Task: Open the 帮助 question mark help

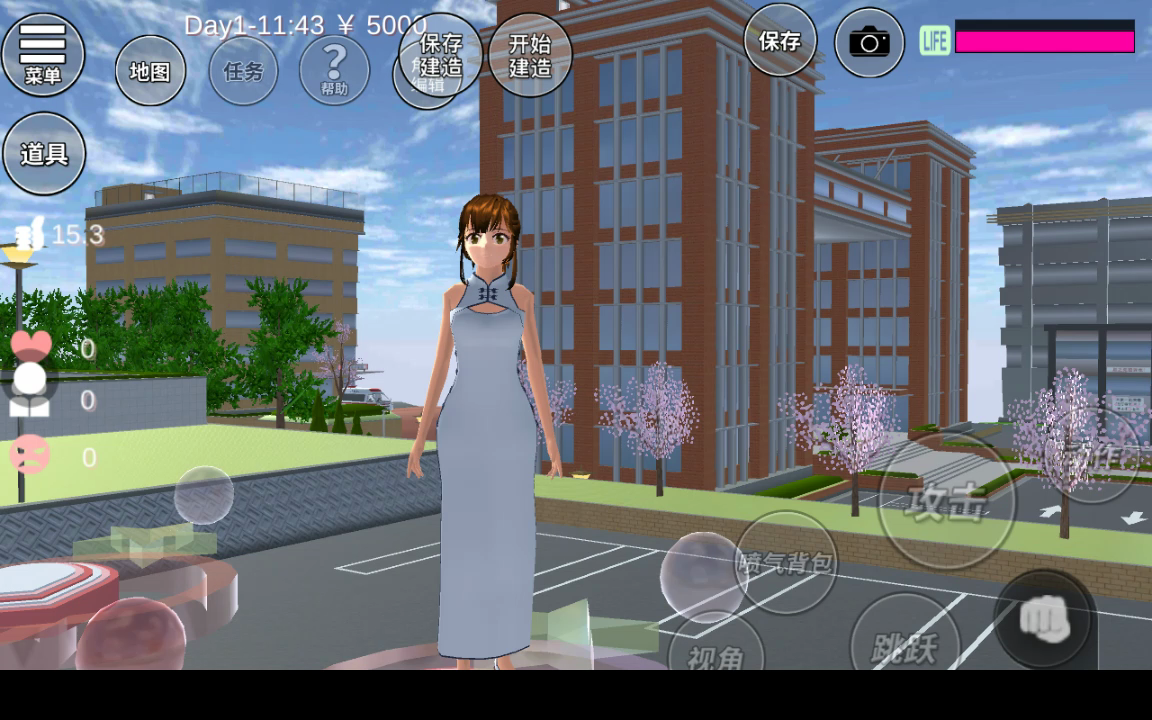Action: pos(334,69)
